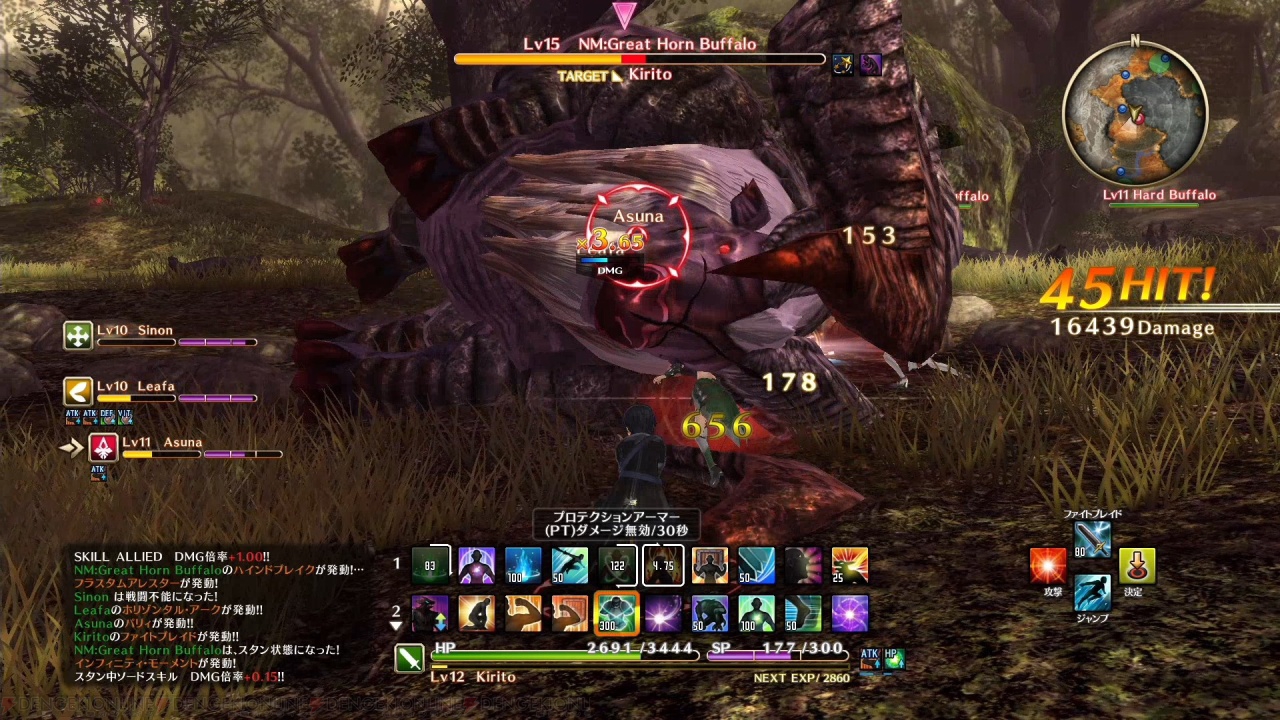
Task: Use the green glowing figure skill costing 100
Action: tap(756, 613)
